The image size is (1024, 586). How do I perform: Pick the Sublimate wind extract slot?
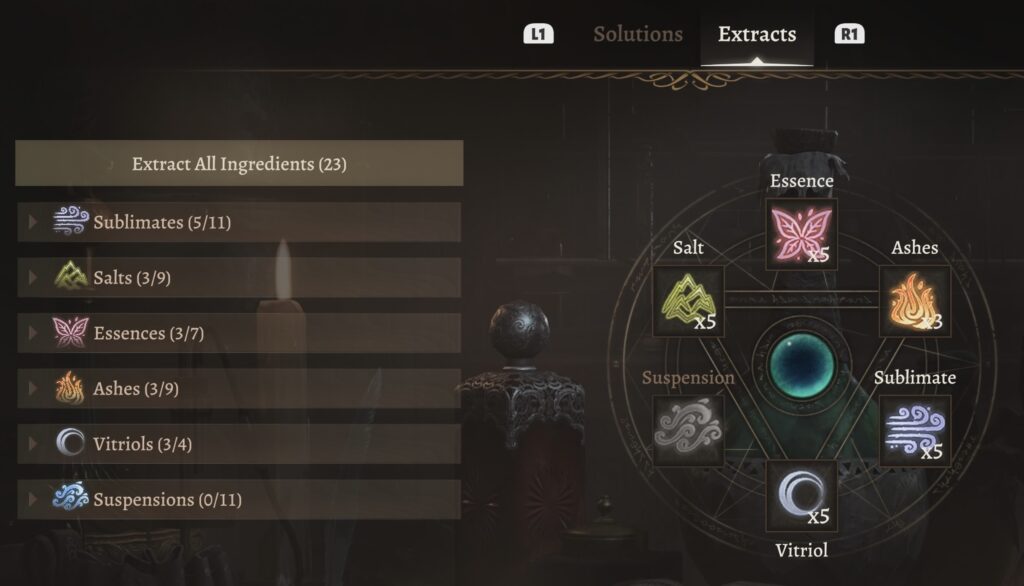914,431
